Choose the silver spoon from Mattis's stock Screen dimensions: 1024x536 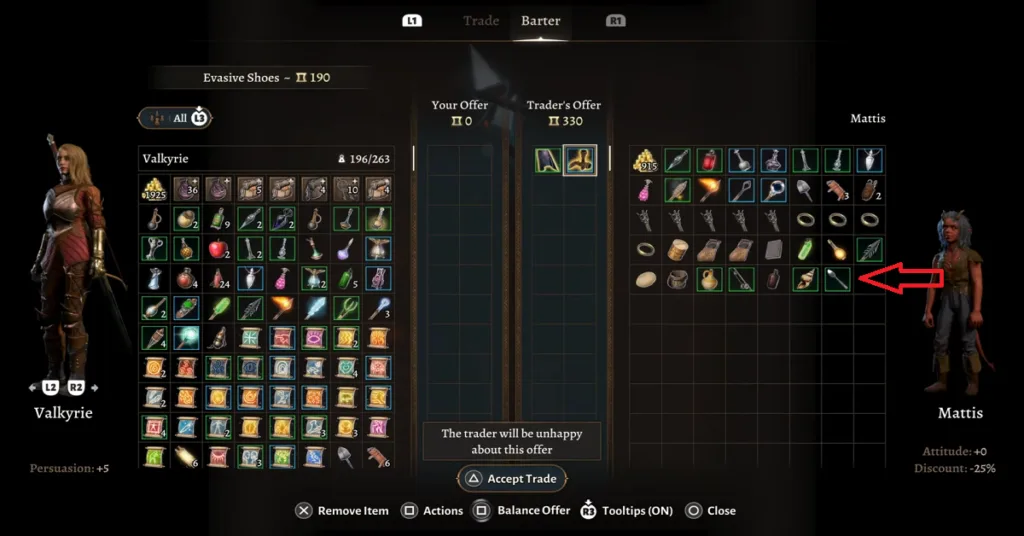pyautogui.click(x=838, y=280)
